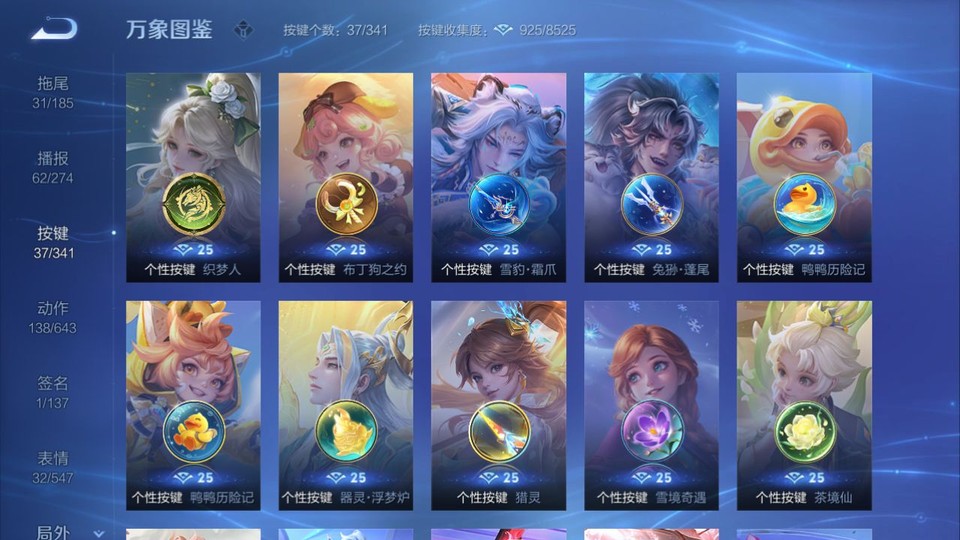The height and width of the screenshot is (540, 960).
Task: Click the emblem icon beside 万象图鉴 title
Action: coord(243,30)
